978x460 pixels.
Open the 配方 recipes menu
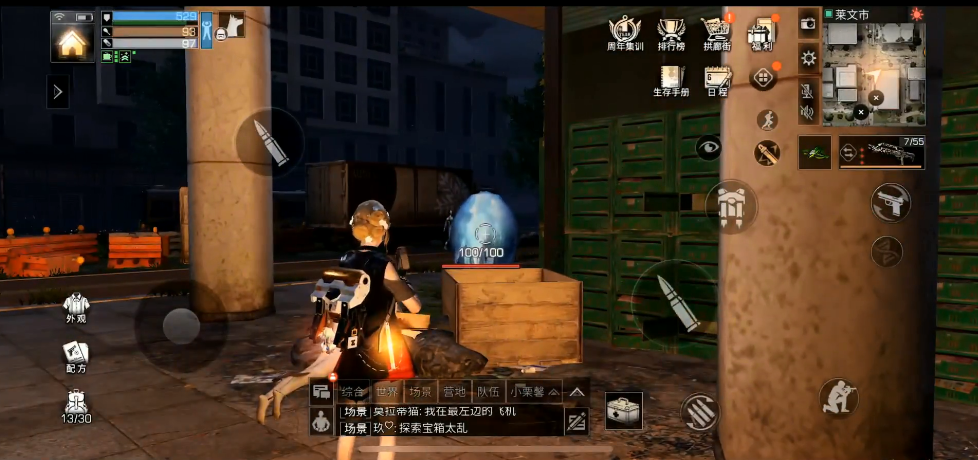click(x=75, y=356)
